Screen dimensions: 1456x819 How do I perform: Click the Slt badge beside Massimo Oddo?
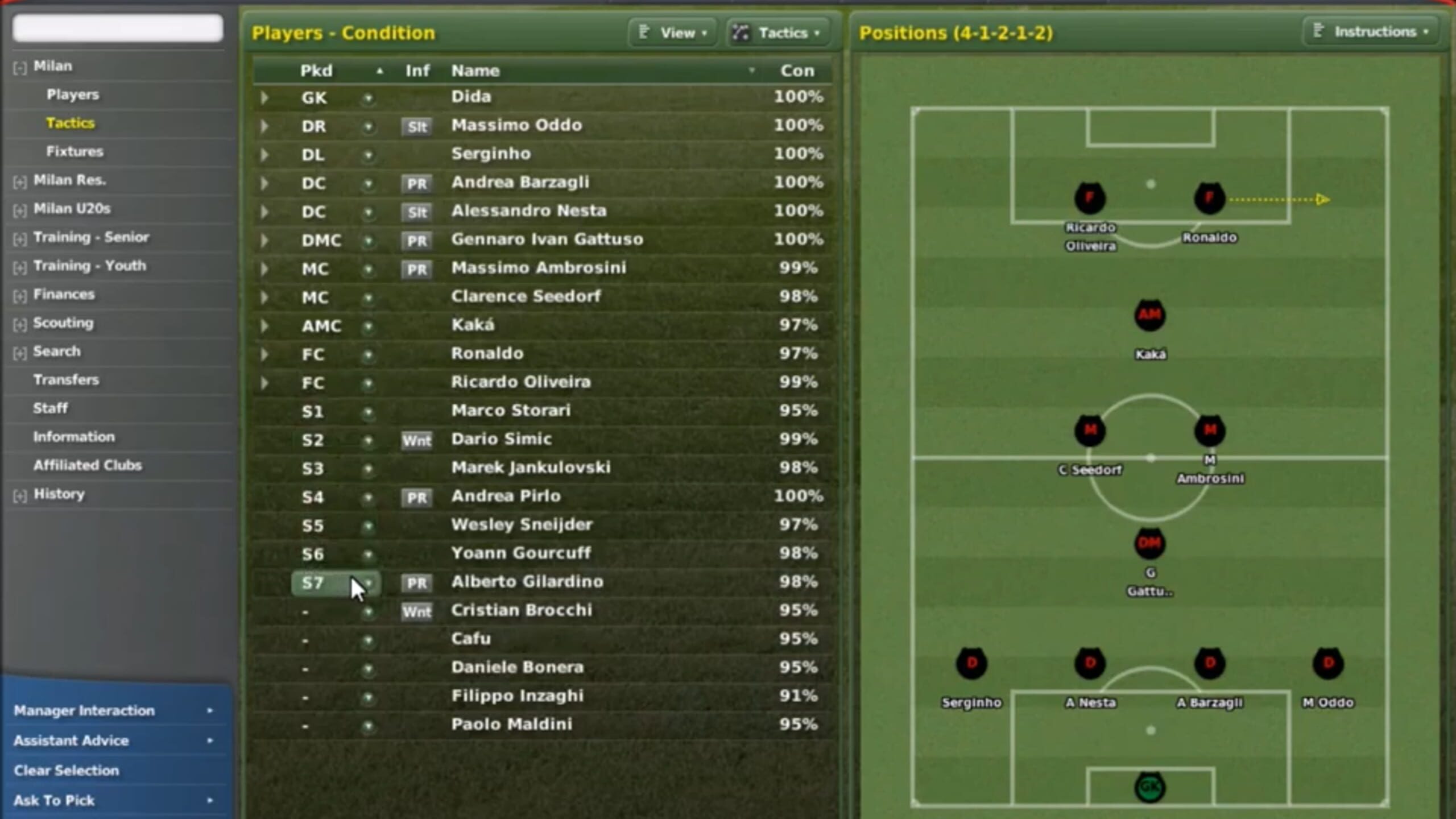tap(417, 127)
